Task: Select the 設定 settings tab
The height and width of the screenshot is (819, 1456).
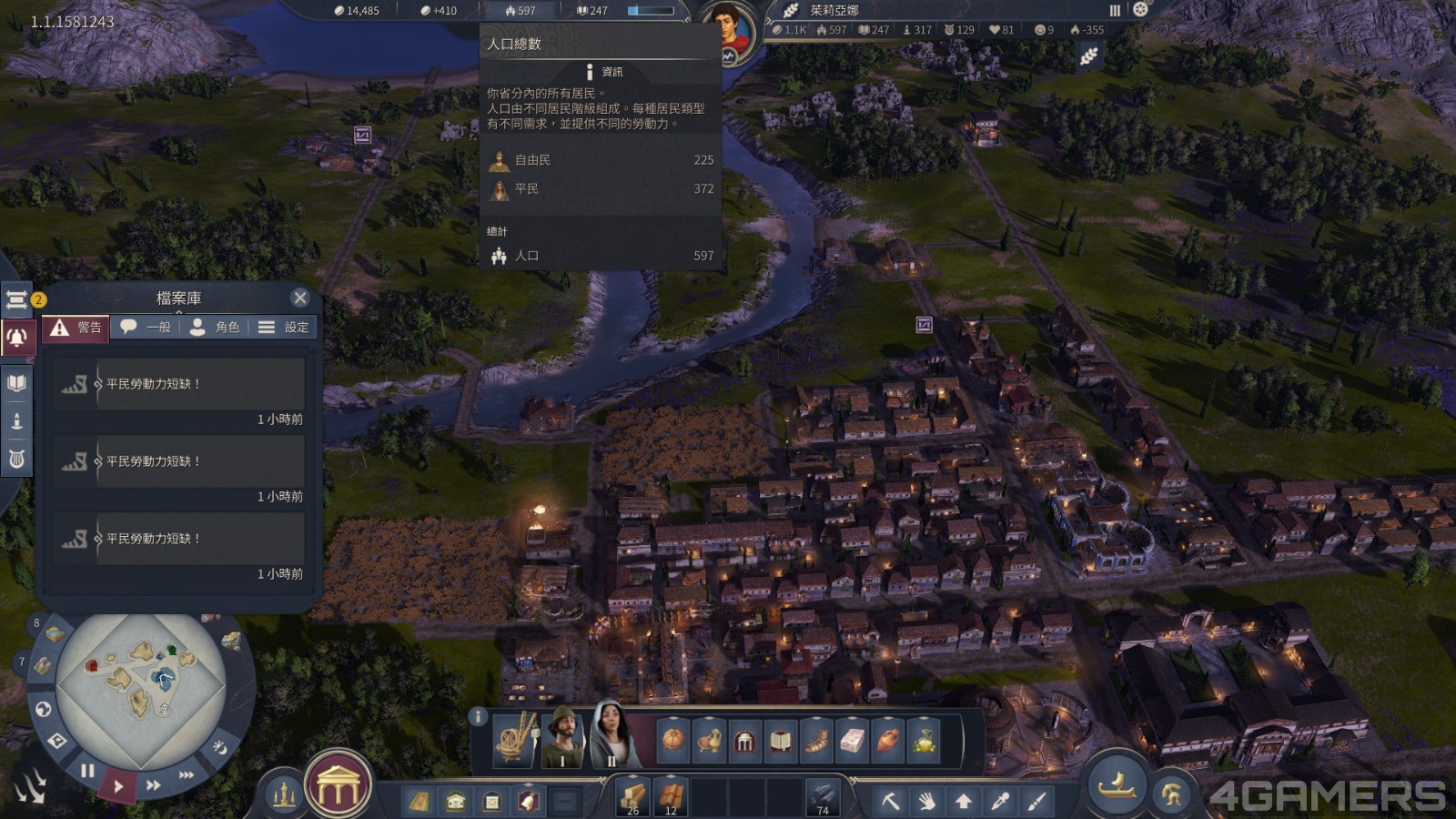Action: 284,328
